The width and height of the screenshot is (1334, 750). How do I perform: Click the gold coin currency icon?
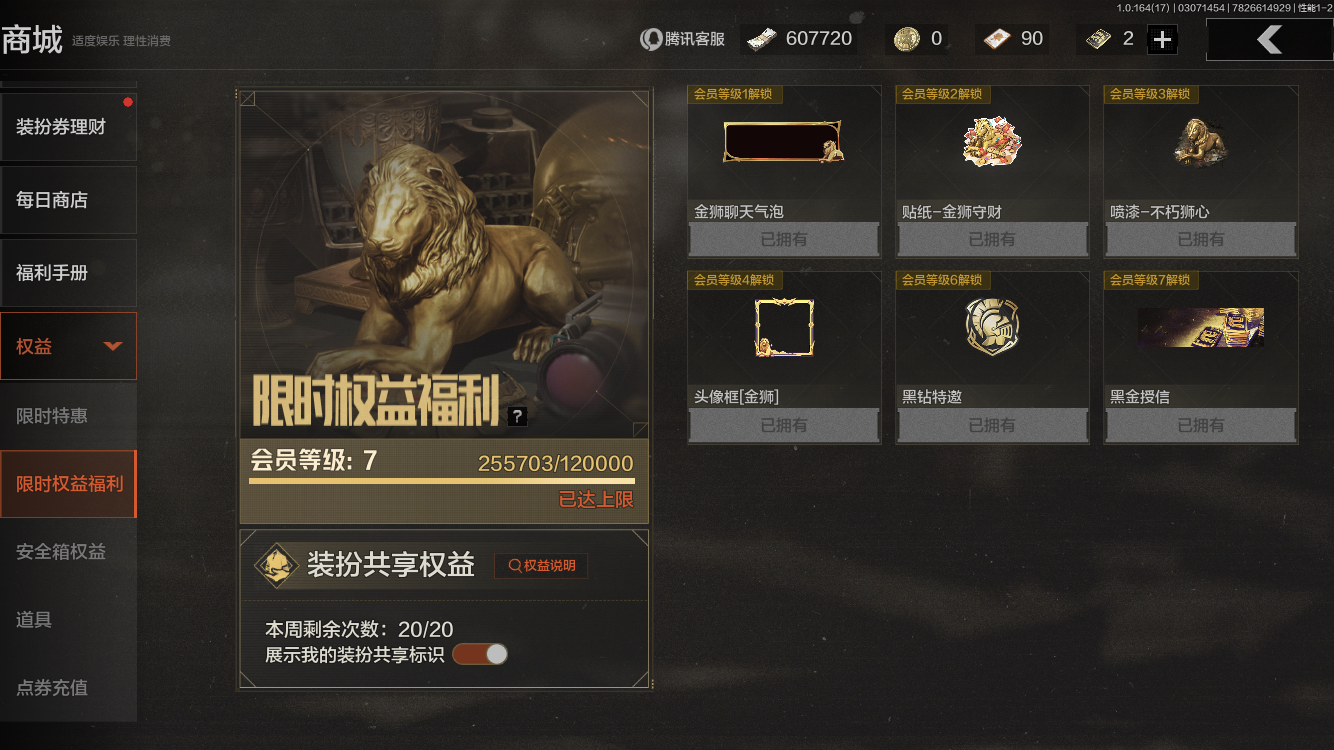[x=906, y=38]
